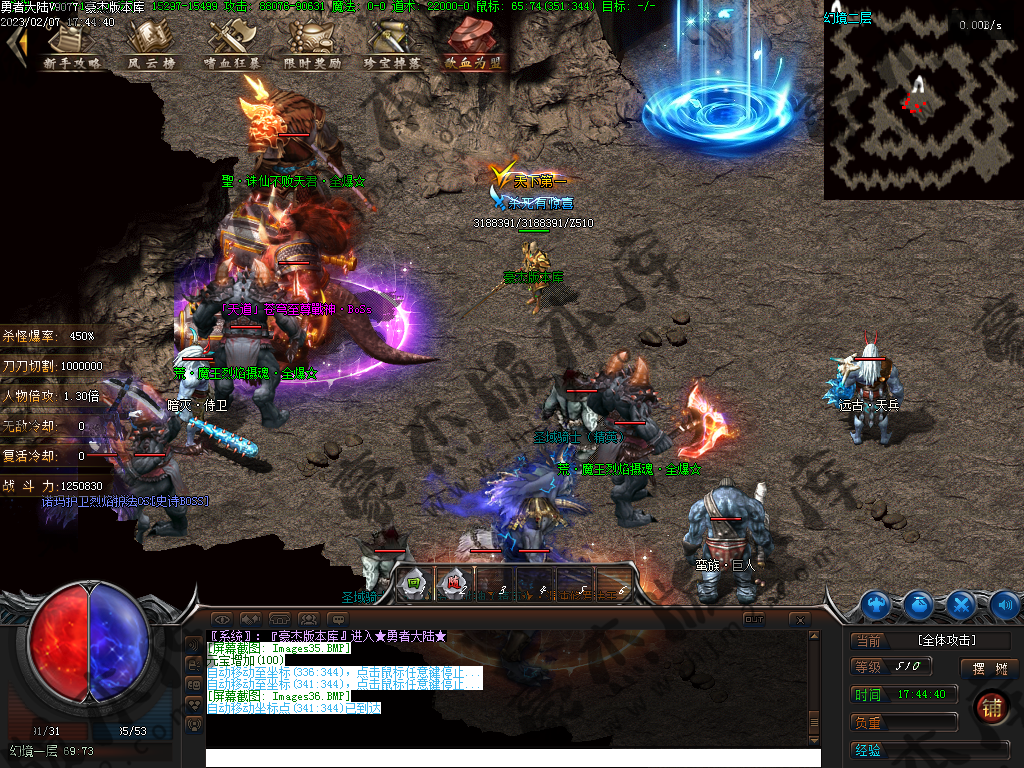Use the red potion in hotbar slot two
1024x768 pixels.
click(454, 584)
